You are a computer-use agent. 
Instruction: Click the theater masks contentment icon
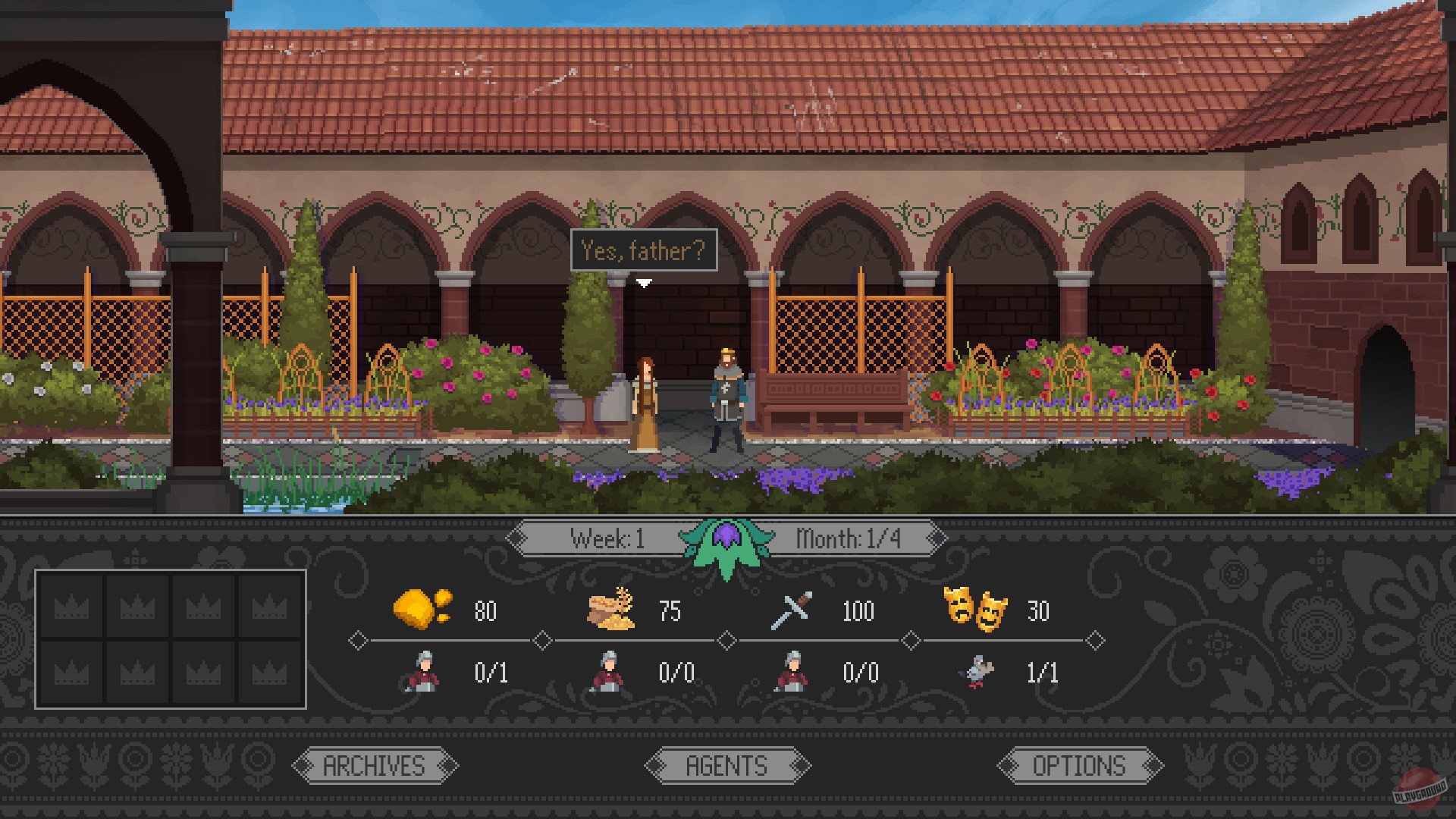coord(978,608)
